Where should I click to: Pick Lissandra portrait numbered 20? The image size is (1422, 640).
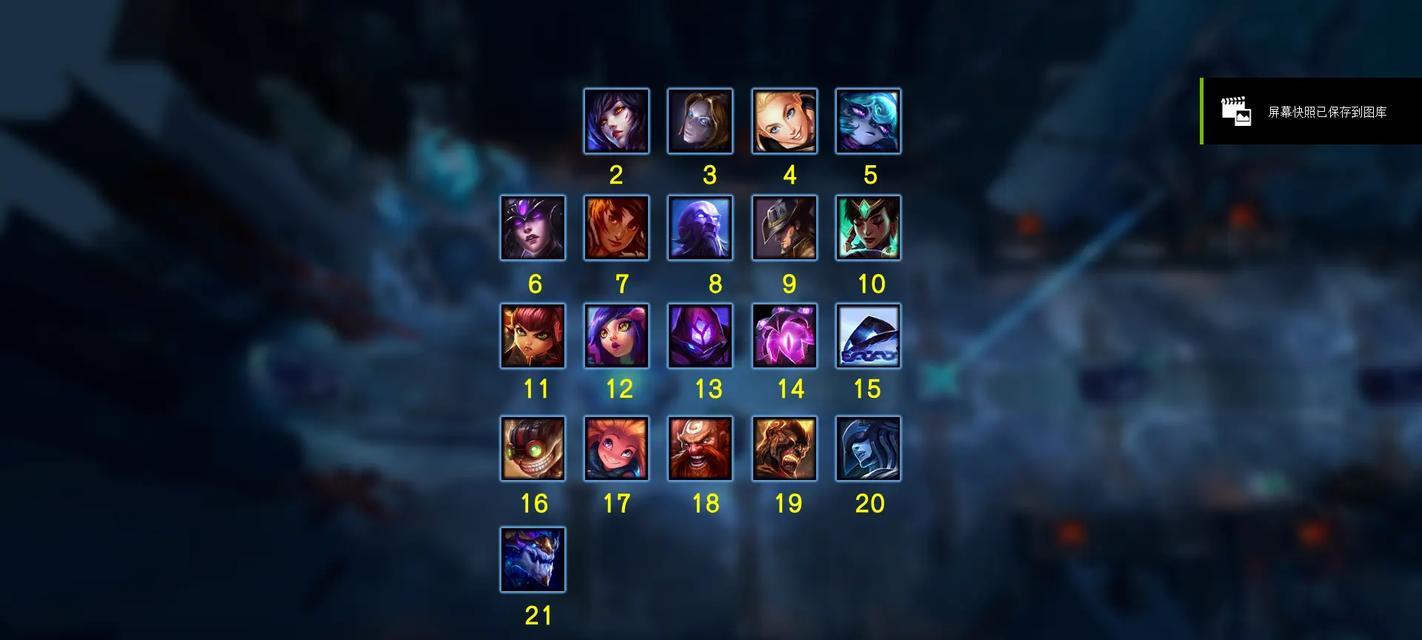(868, 449)
